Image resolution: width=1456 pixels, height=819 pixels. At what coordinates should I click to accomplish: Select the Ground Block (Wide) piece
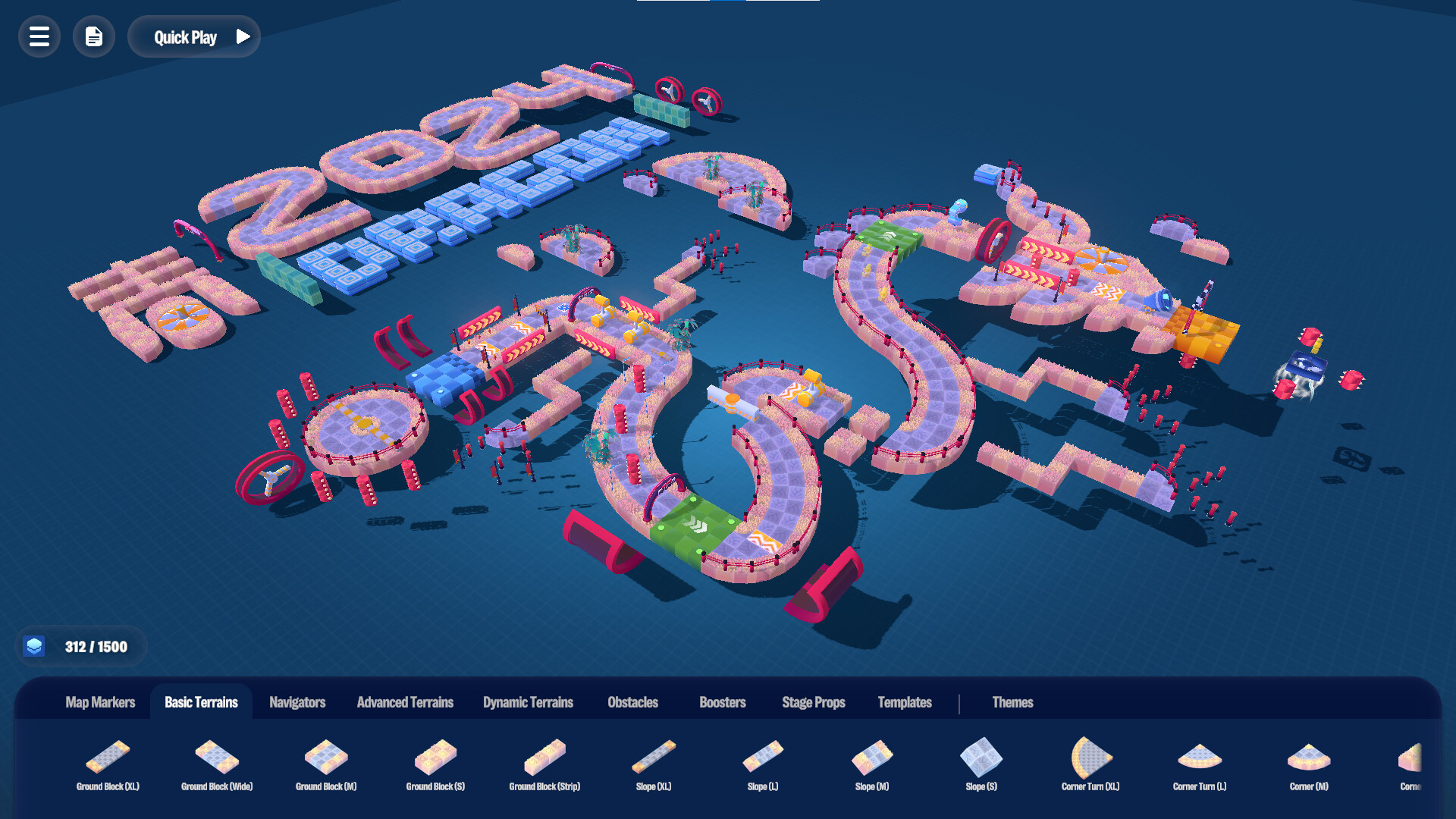pos(217,758)
